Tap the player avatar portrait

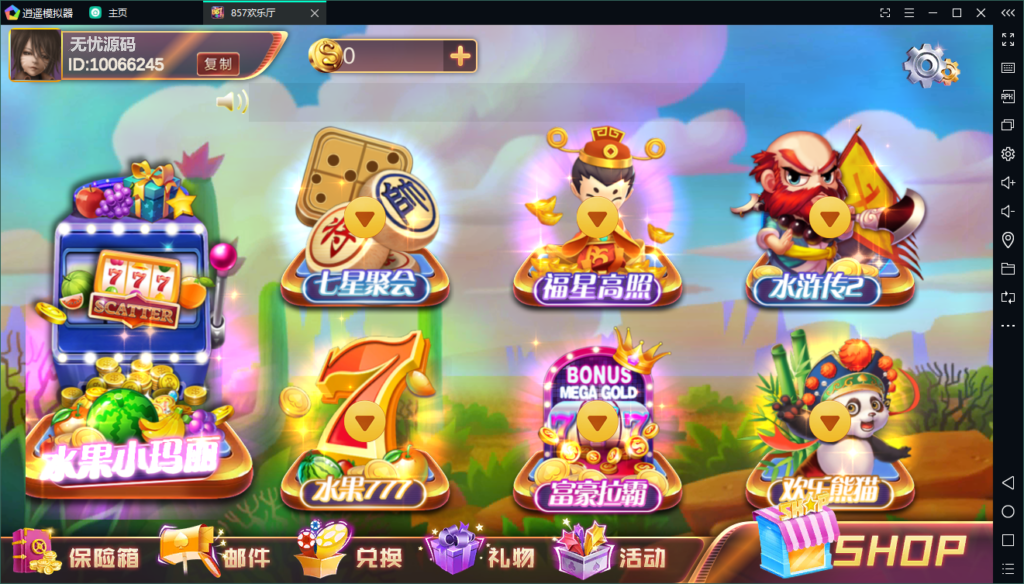(x=35, y=54)
